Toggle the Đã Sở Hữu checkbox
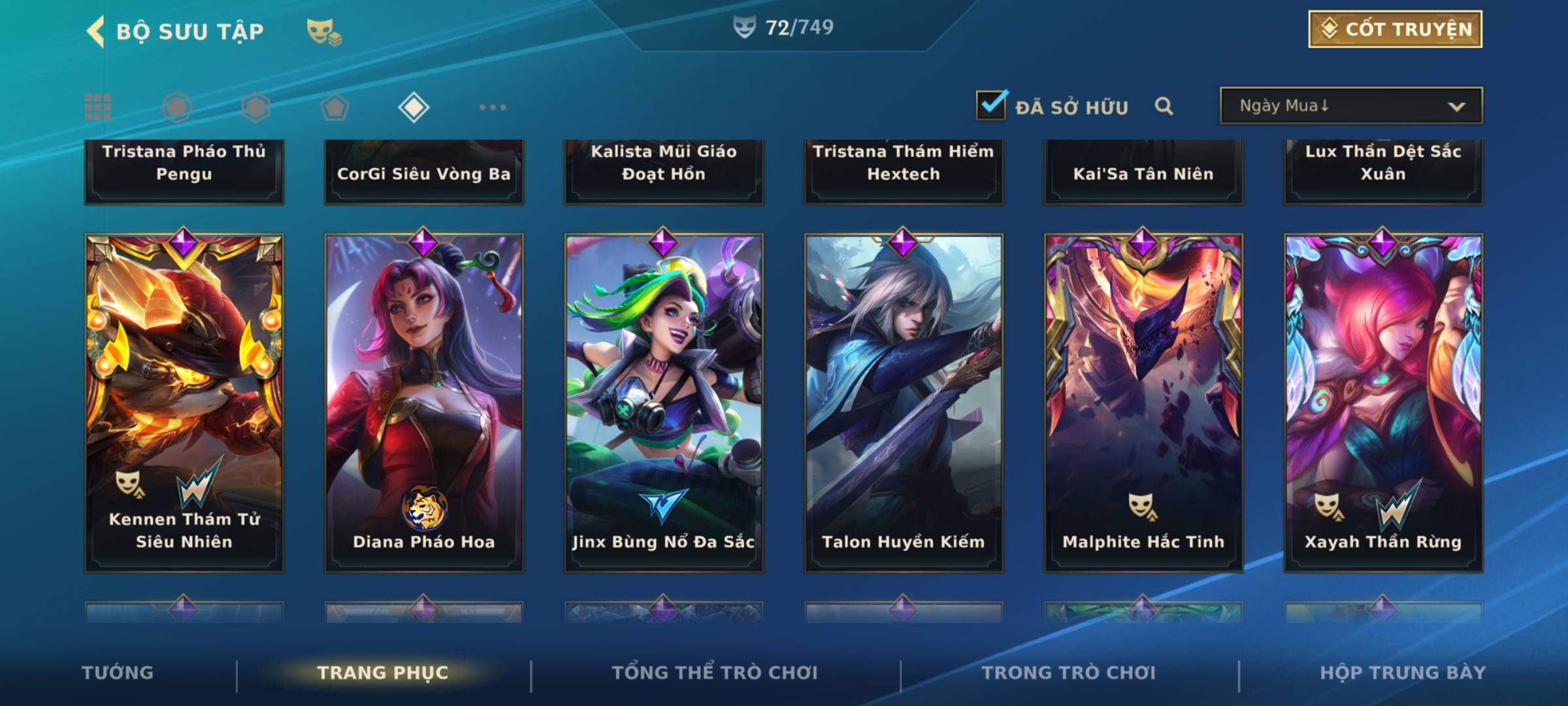This screenshot has height=706, width=1568. [x=991, y=105]
